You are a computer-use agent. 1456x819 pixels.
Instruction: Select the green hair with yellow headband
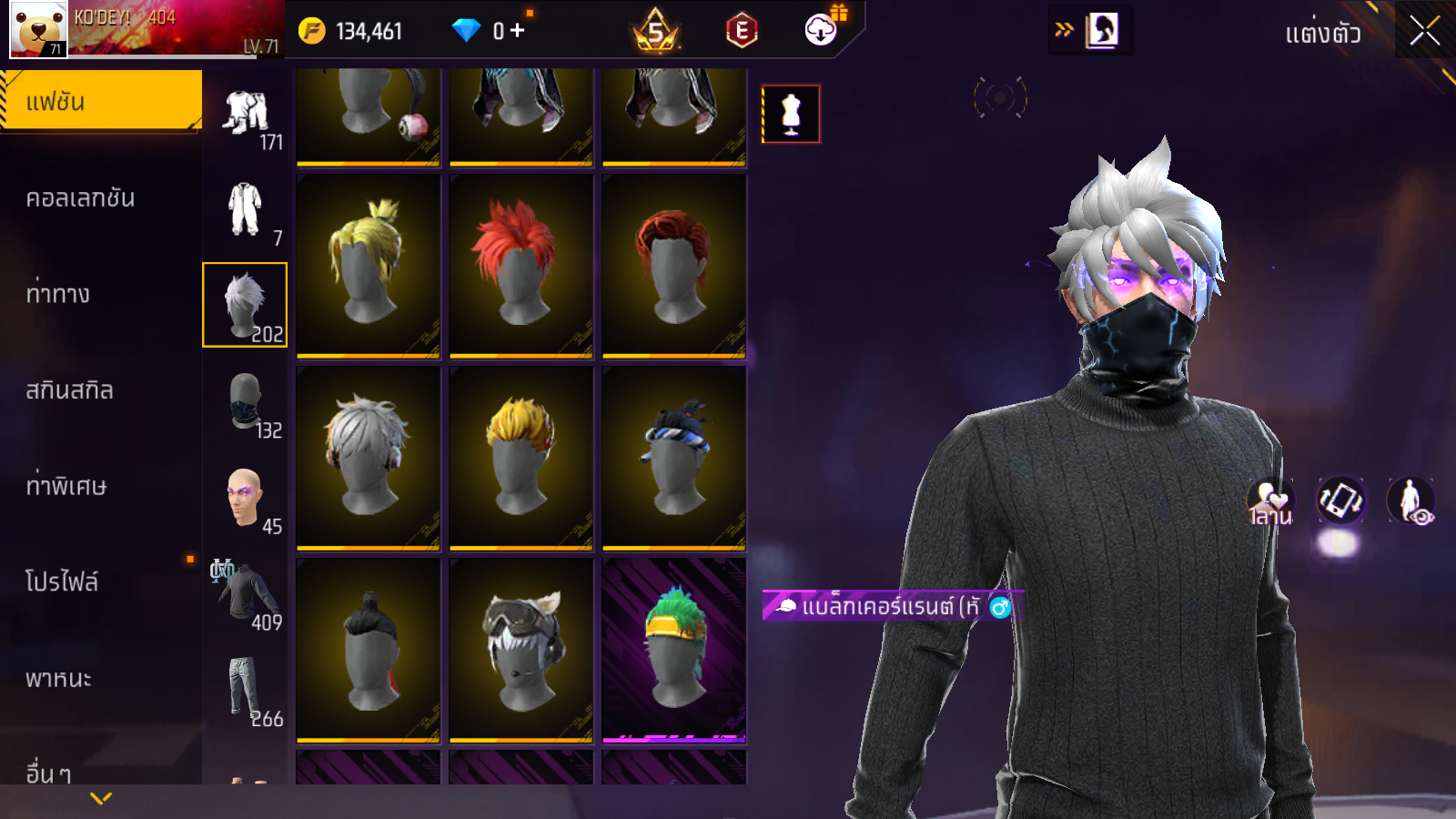pos(673,649)
